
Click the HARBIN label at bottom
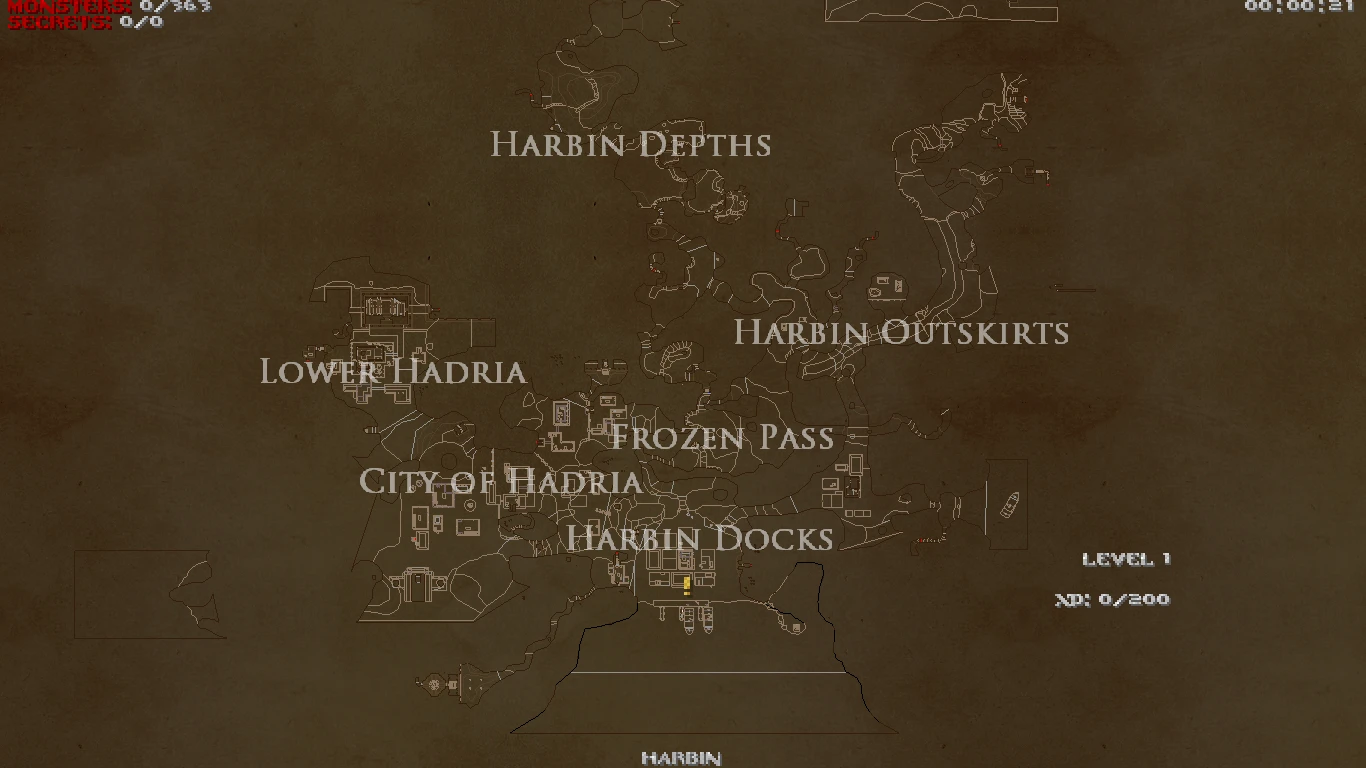[x=683, y=757]
